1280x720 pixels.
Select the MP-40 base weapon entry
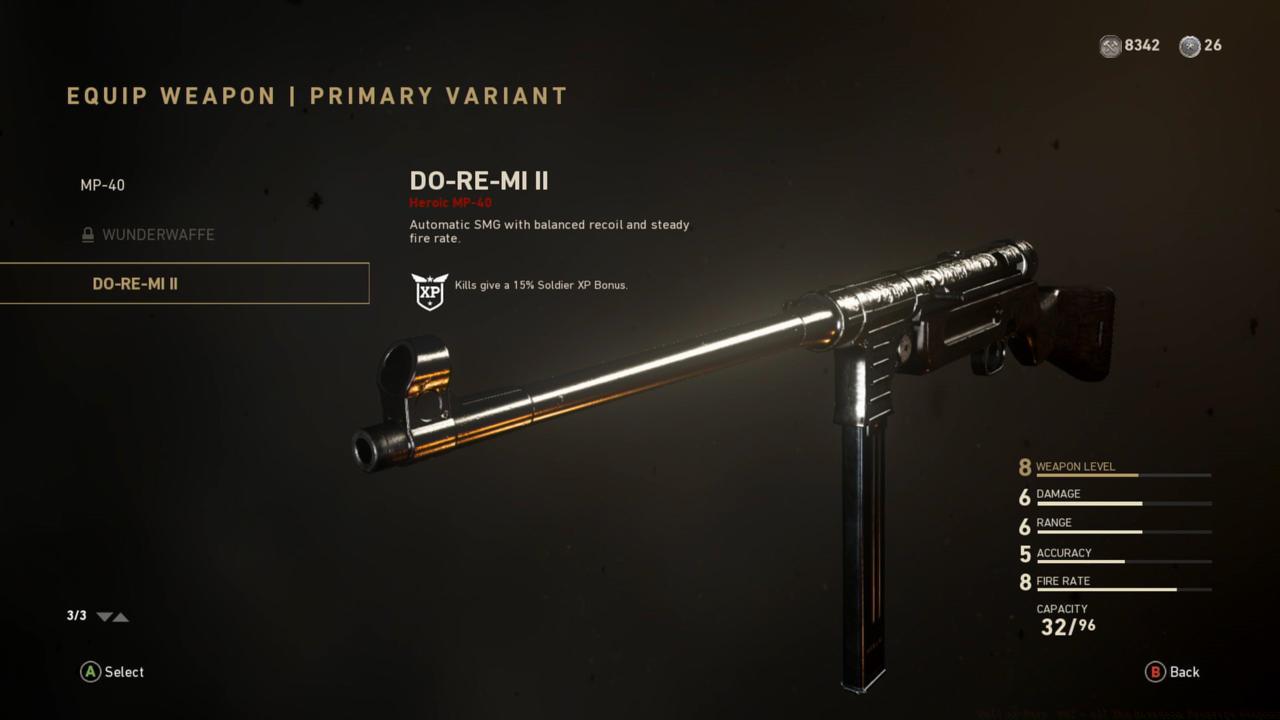(x=103, y=185)
